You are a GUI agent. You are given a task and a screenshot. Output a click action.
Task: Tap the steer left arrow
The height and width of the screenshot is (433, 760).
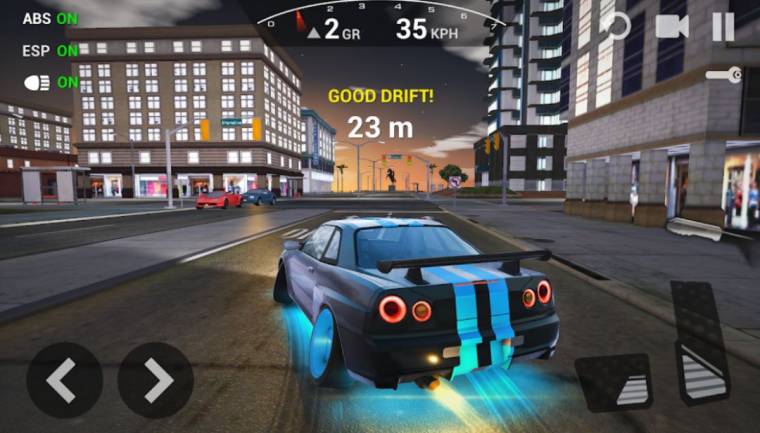coord(64,379)
